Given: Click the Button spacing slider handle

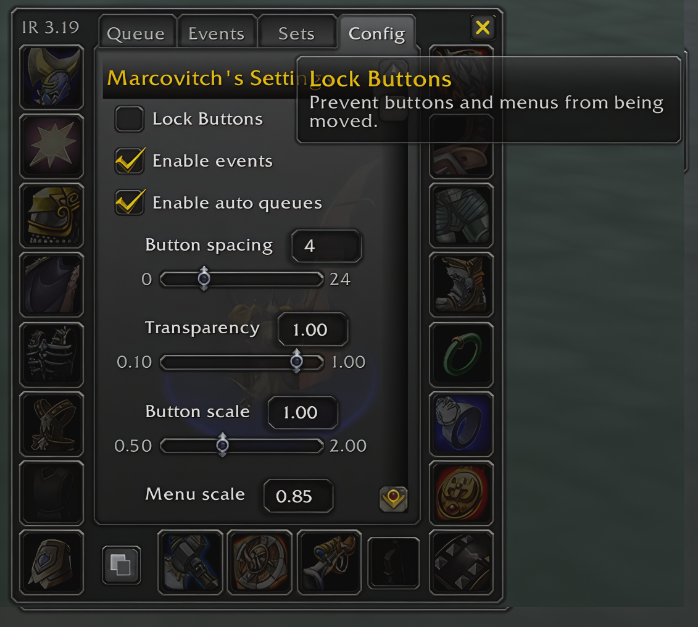Looking at the screenshot, I should [204, 279].
